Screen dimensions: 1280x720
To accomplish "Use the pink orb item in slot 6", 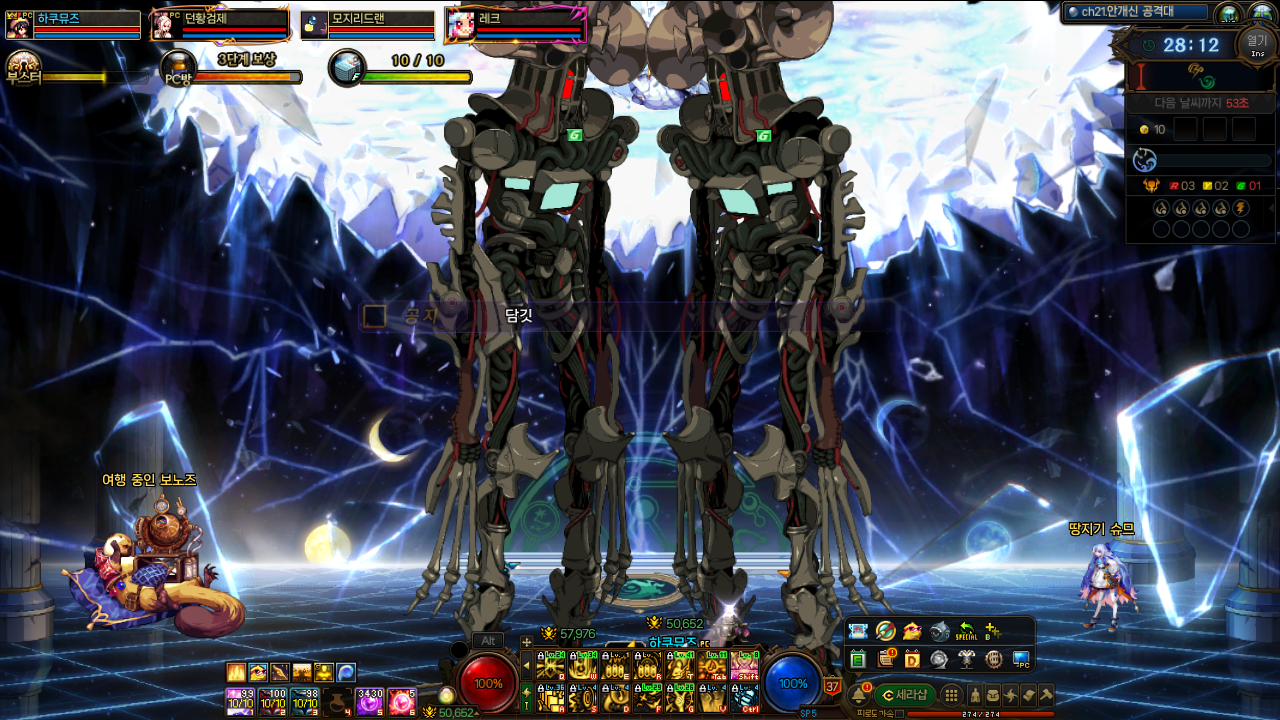I will [402, 701].
